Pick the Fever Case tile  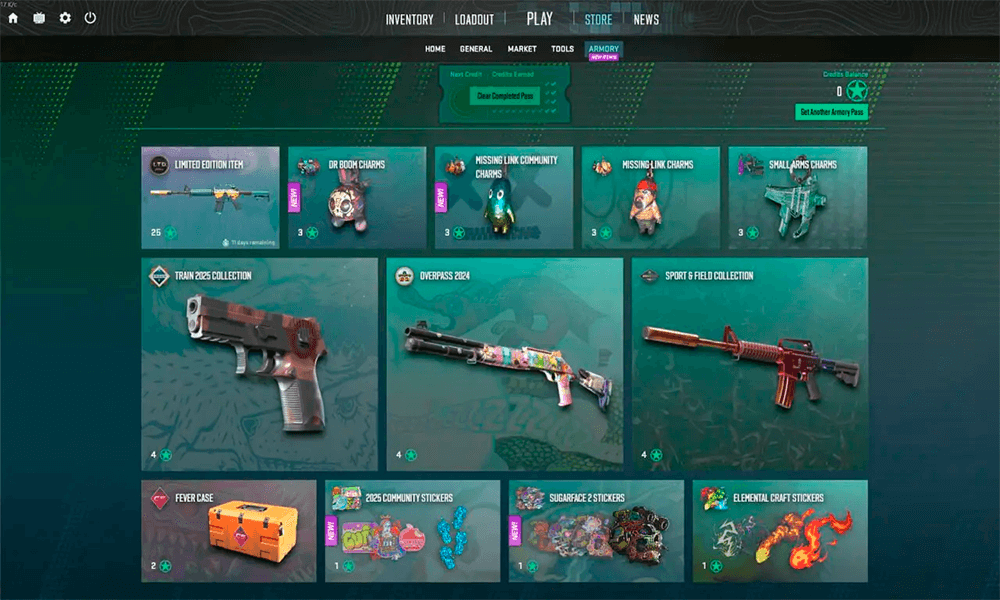[x=229, y=530]
